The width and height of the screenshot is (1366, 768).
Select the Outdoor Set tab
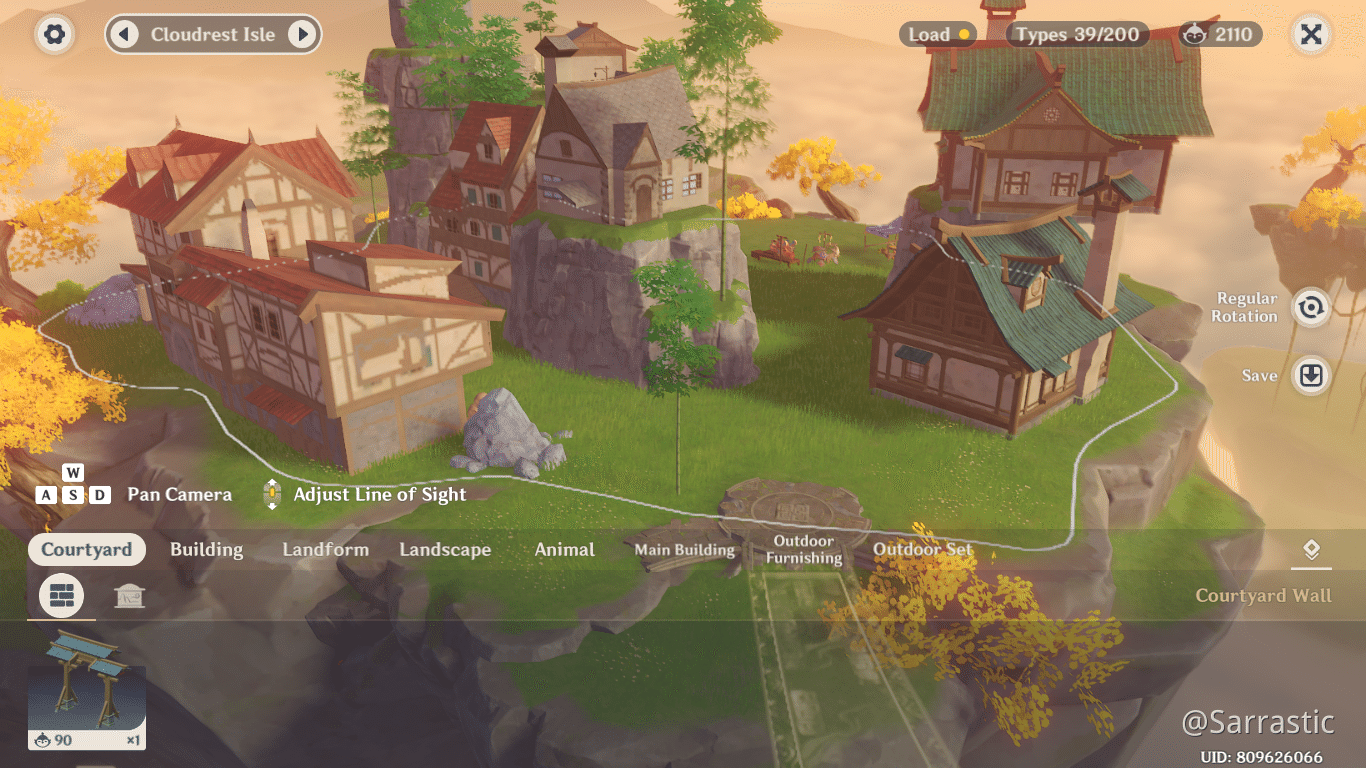[922, 550]
